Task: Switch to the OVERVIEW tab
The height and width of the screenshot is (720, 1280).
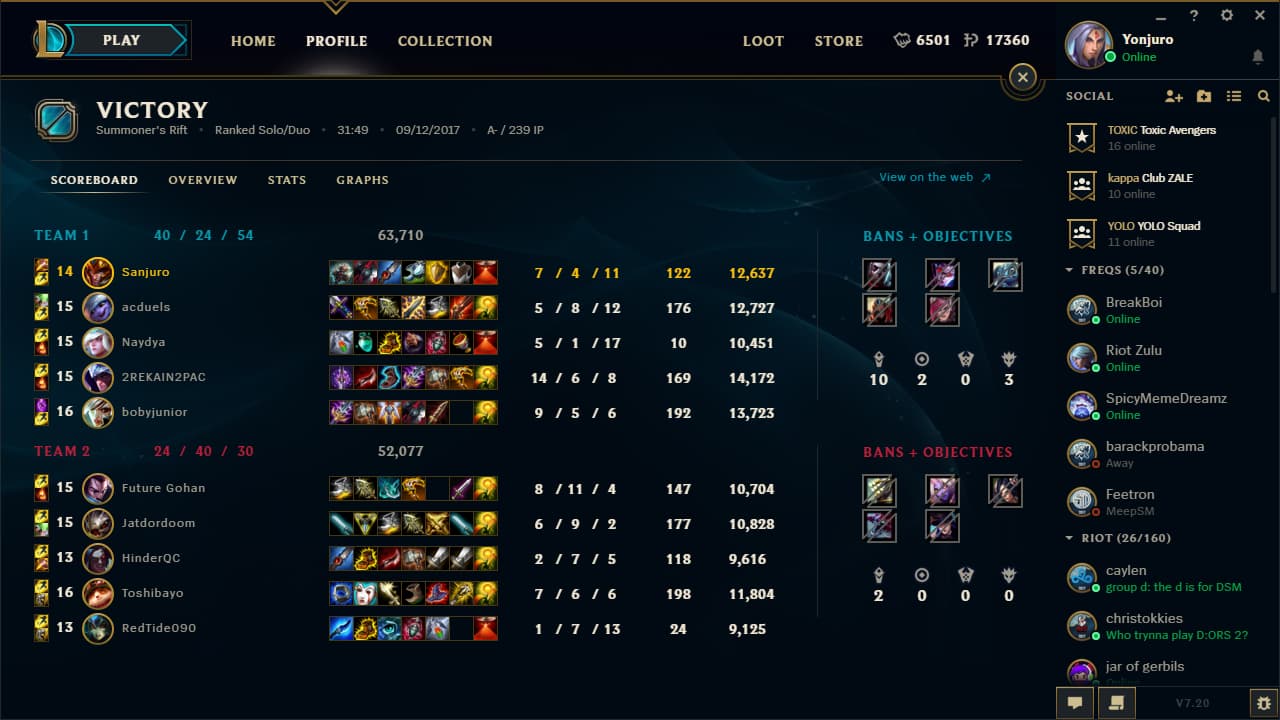Action: coord(202,180)
